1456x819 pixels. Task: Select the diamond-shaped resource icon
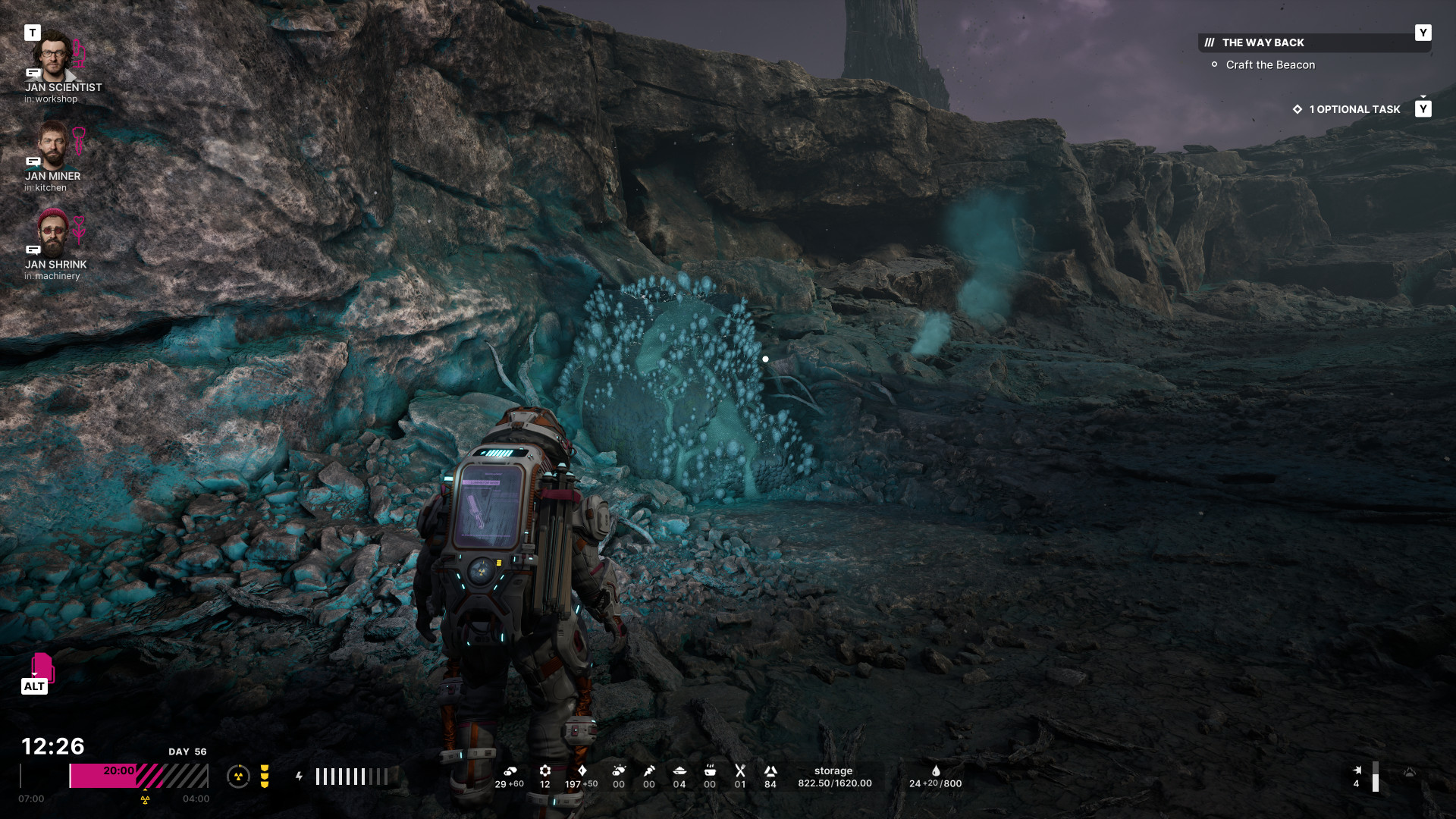[x=582, y=771]
